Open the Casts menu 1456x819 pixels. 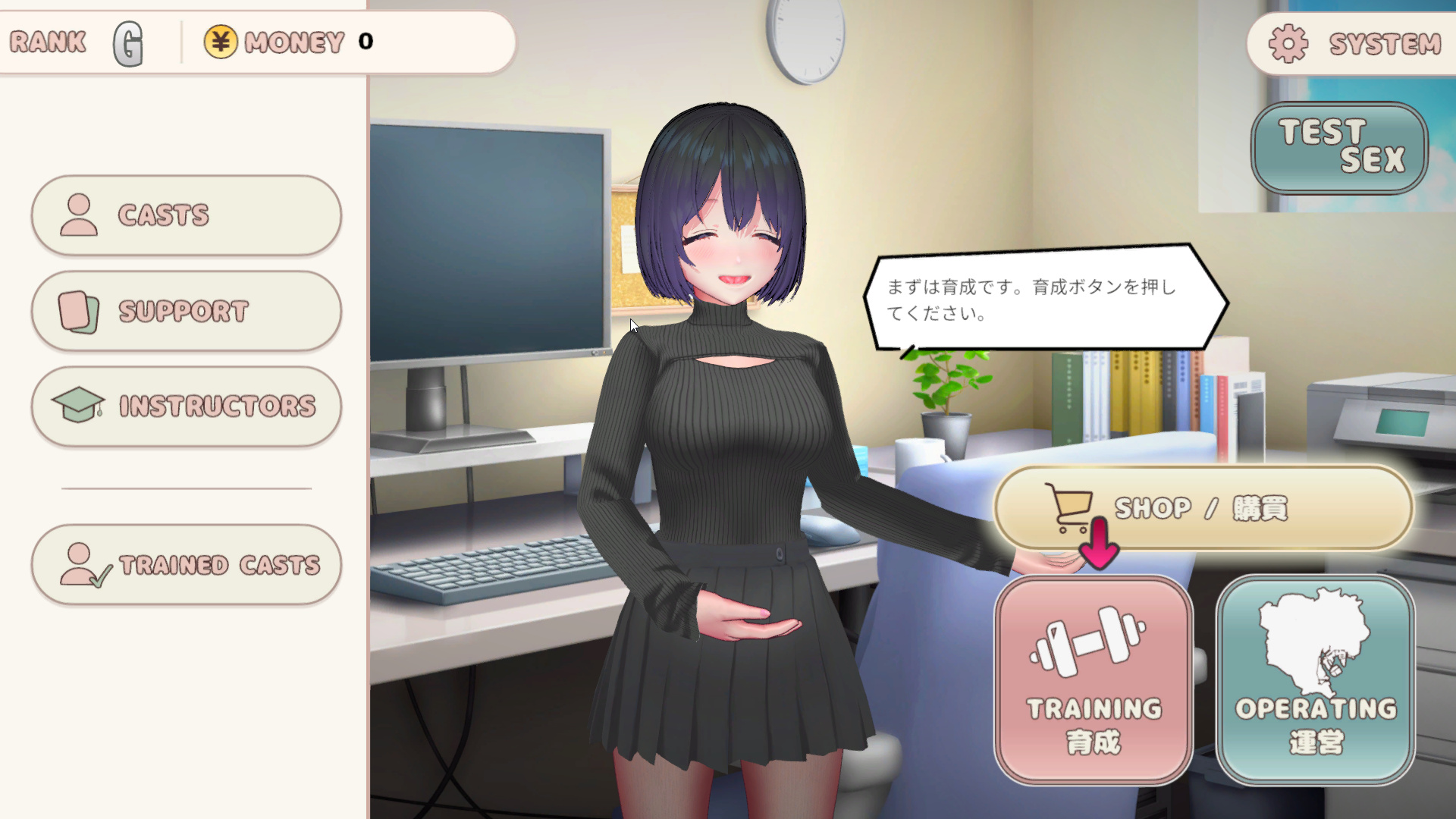(x=187, y=215)
